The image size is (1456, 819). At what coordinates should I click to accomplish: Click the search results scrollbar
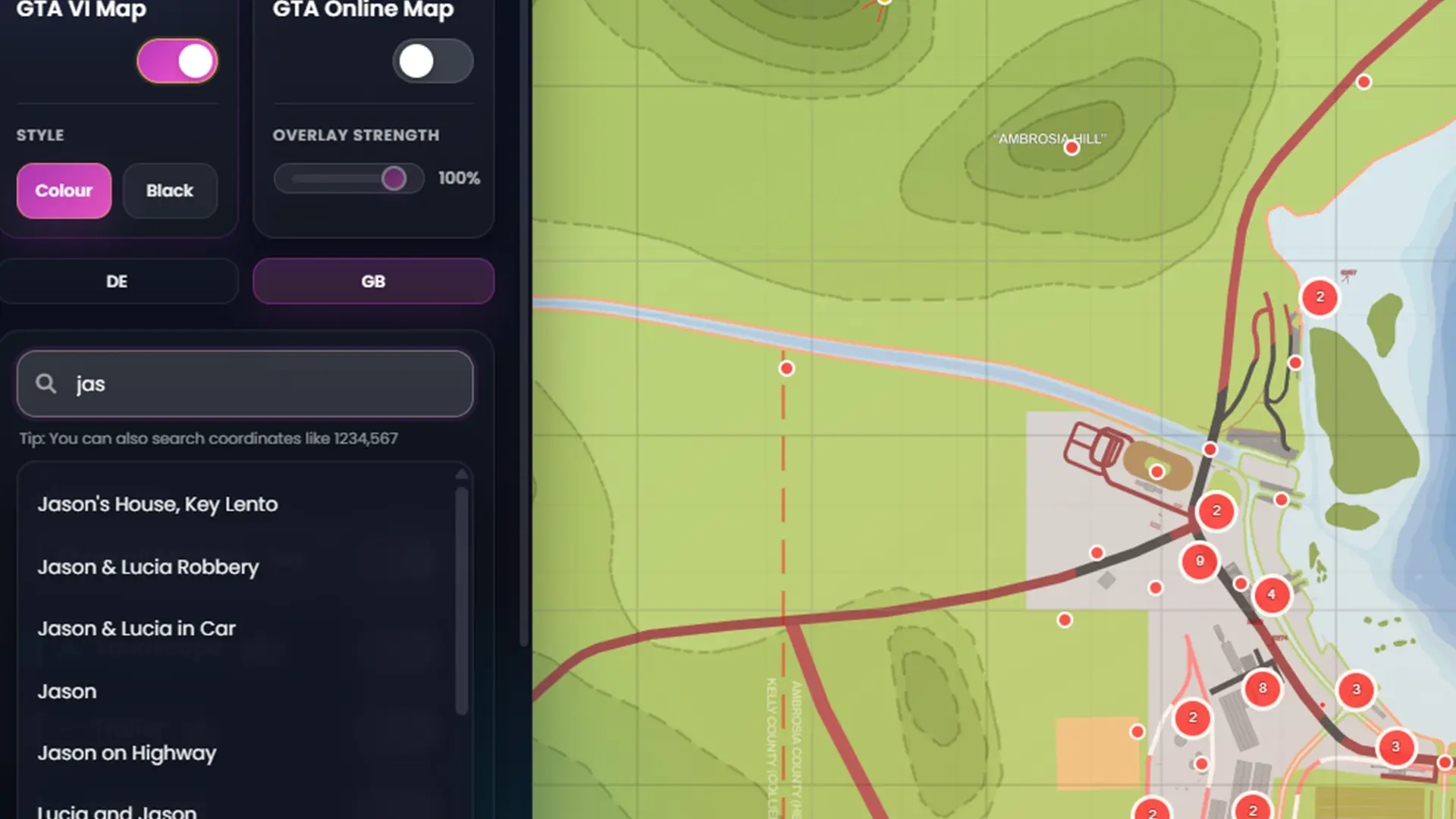point(461,599)
